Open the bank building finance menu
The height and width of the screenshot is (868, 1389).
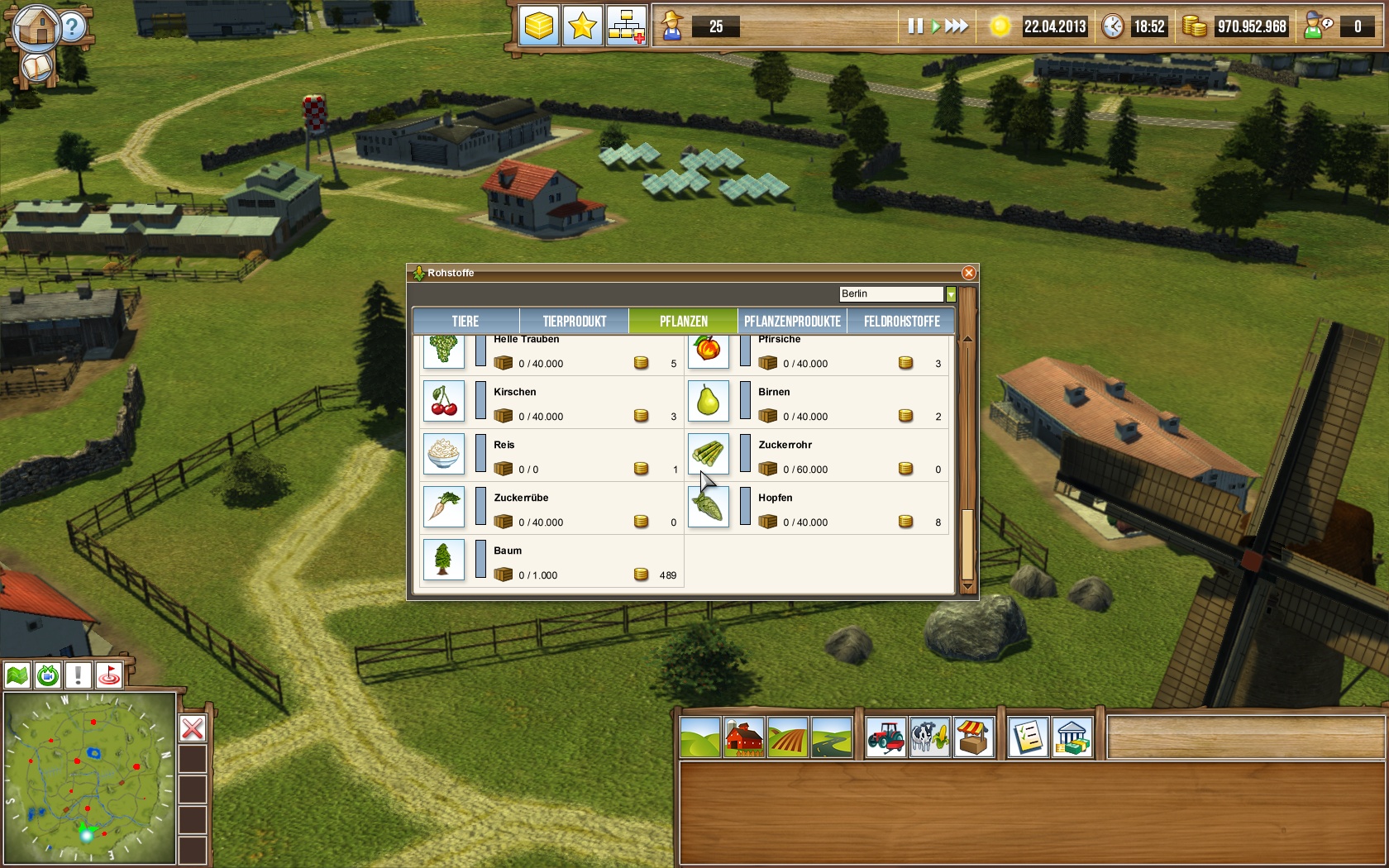(1072, 737)
